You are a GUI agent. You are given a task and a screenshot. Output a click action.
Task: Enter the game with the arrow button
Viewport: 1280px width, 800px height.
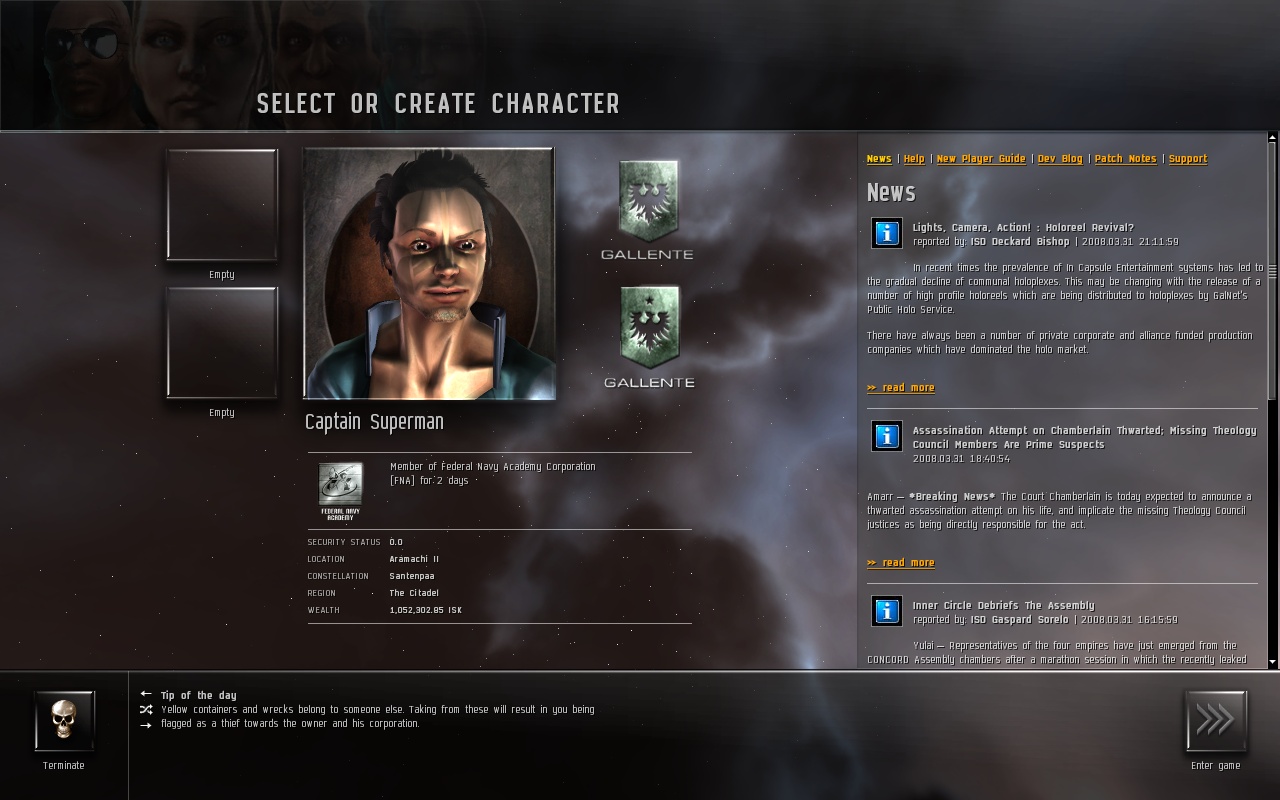pyautogui.click(x=1216, y=721)
